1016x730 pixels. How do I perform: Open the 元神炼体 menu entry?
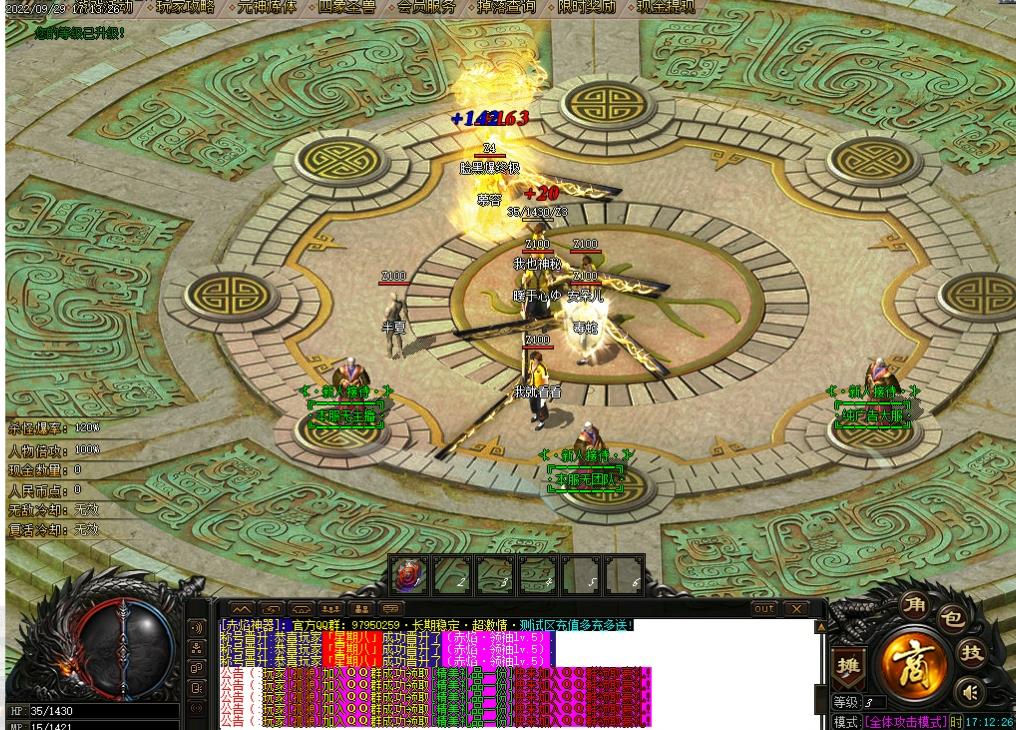tap(266, 7)
